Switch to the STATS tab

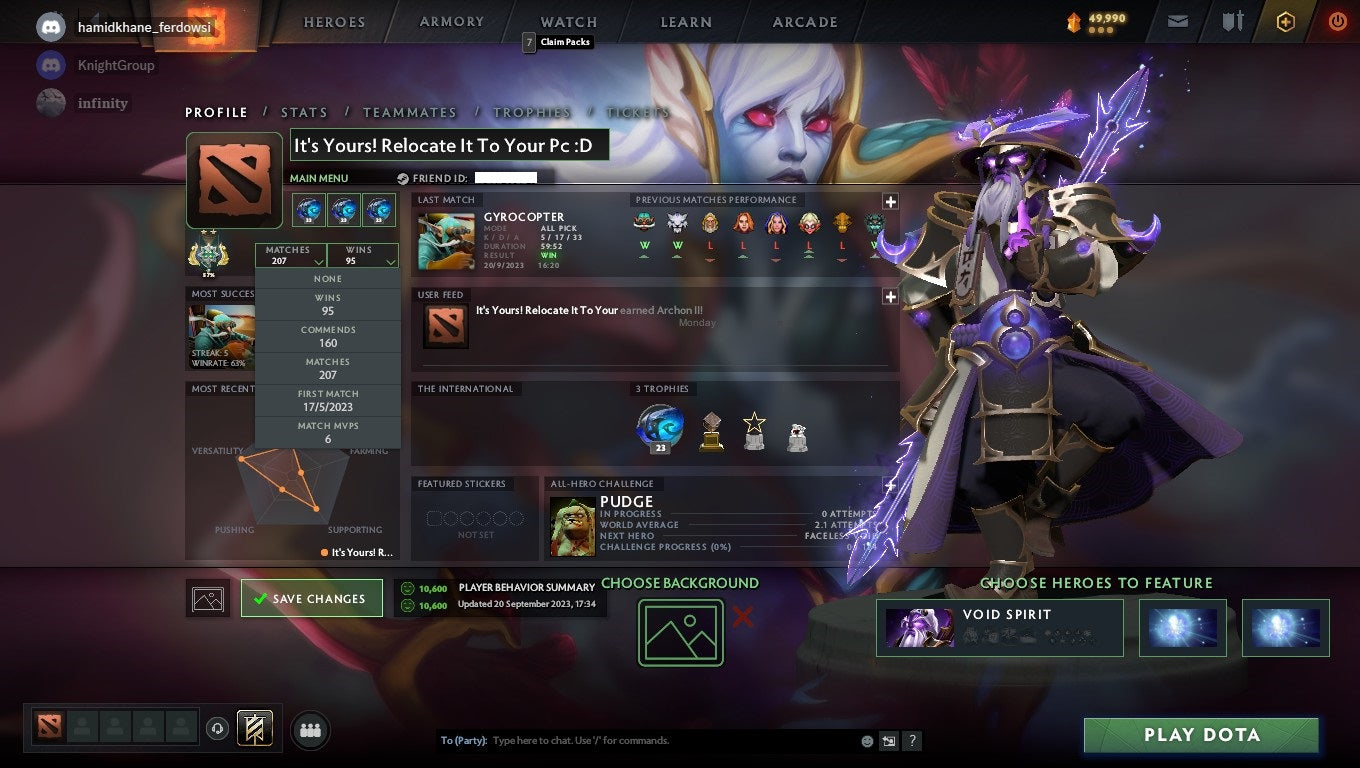point(304,112)
